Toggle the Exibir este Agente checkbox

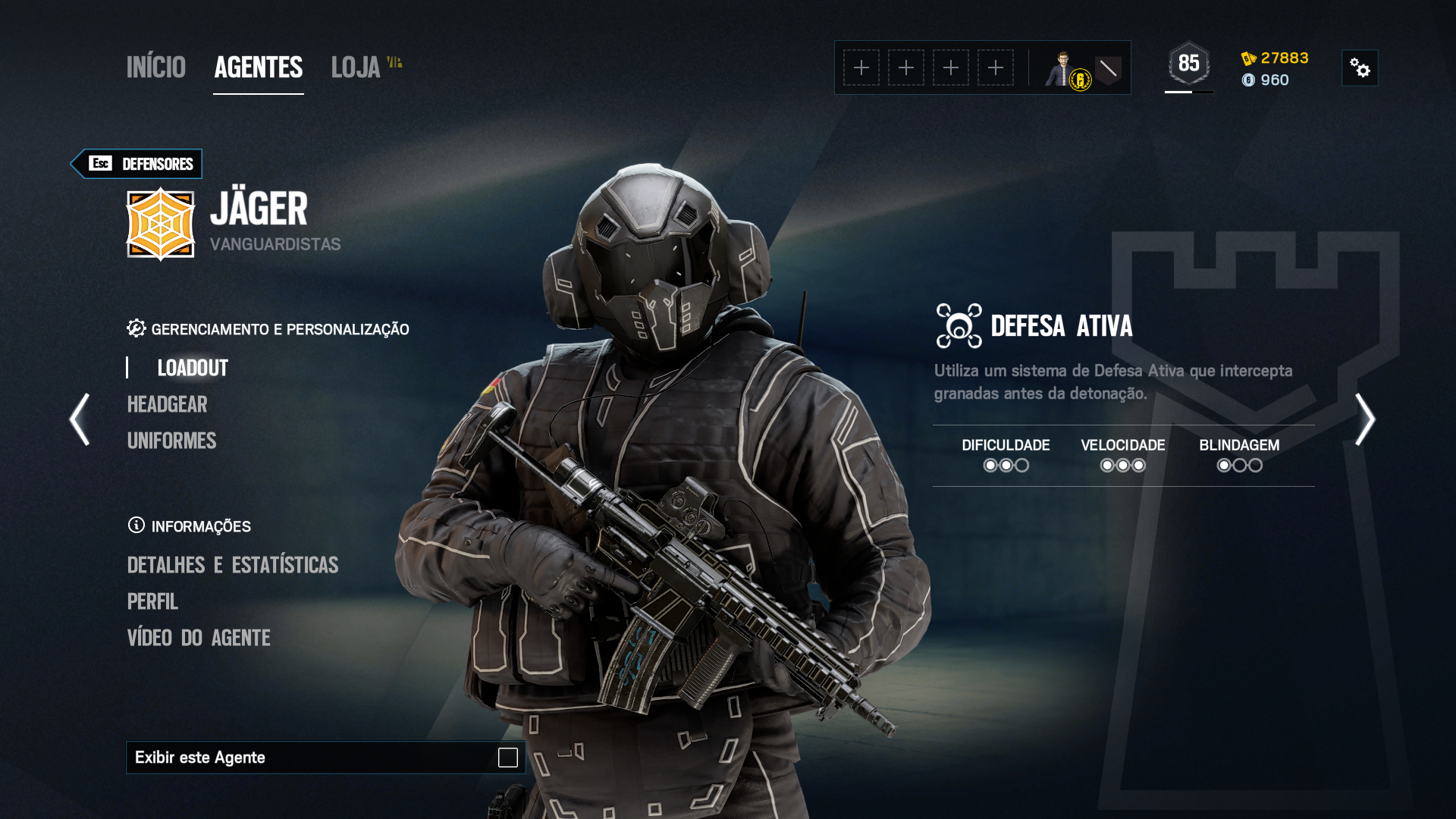point(507,758)
